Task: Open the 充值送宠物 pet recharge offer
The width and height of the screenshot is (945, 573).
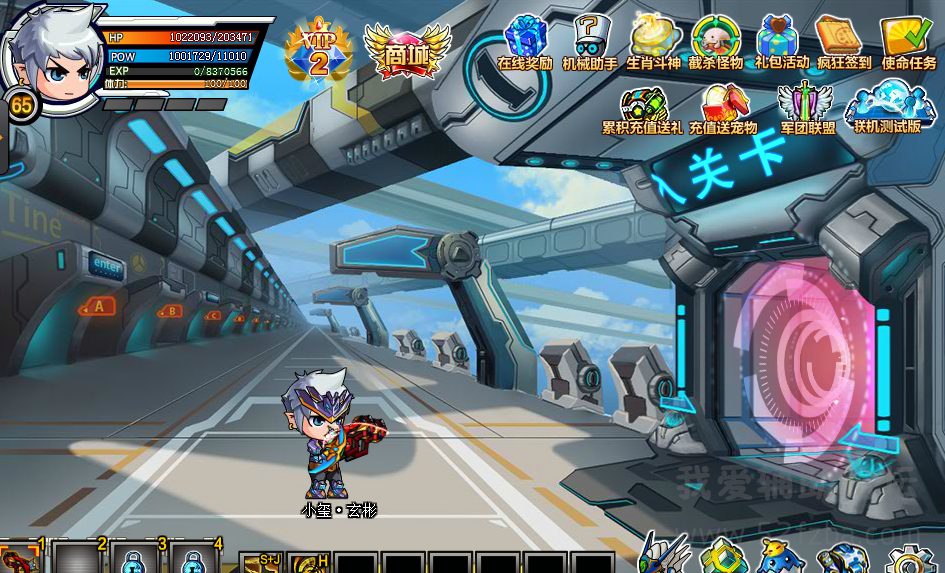Action: [x=722, y=108]
